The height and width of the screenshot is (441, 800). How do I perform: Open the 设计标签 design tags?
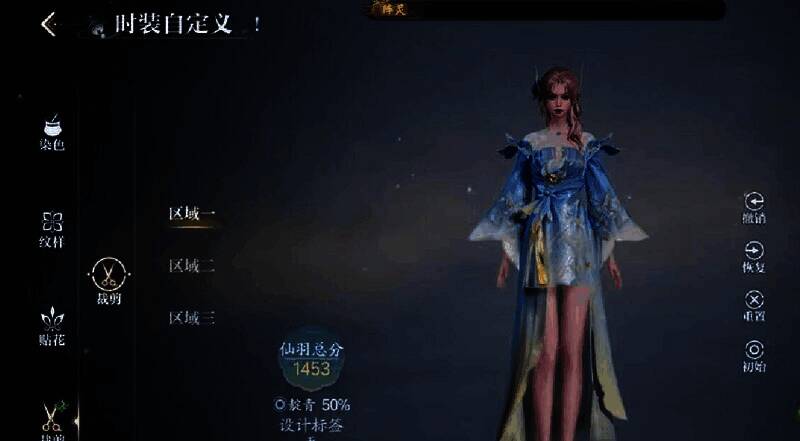point(311,424)
